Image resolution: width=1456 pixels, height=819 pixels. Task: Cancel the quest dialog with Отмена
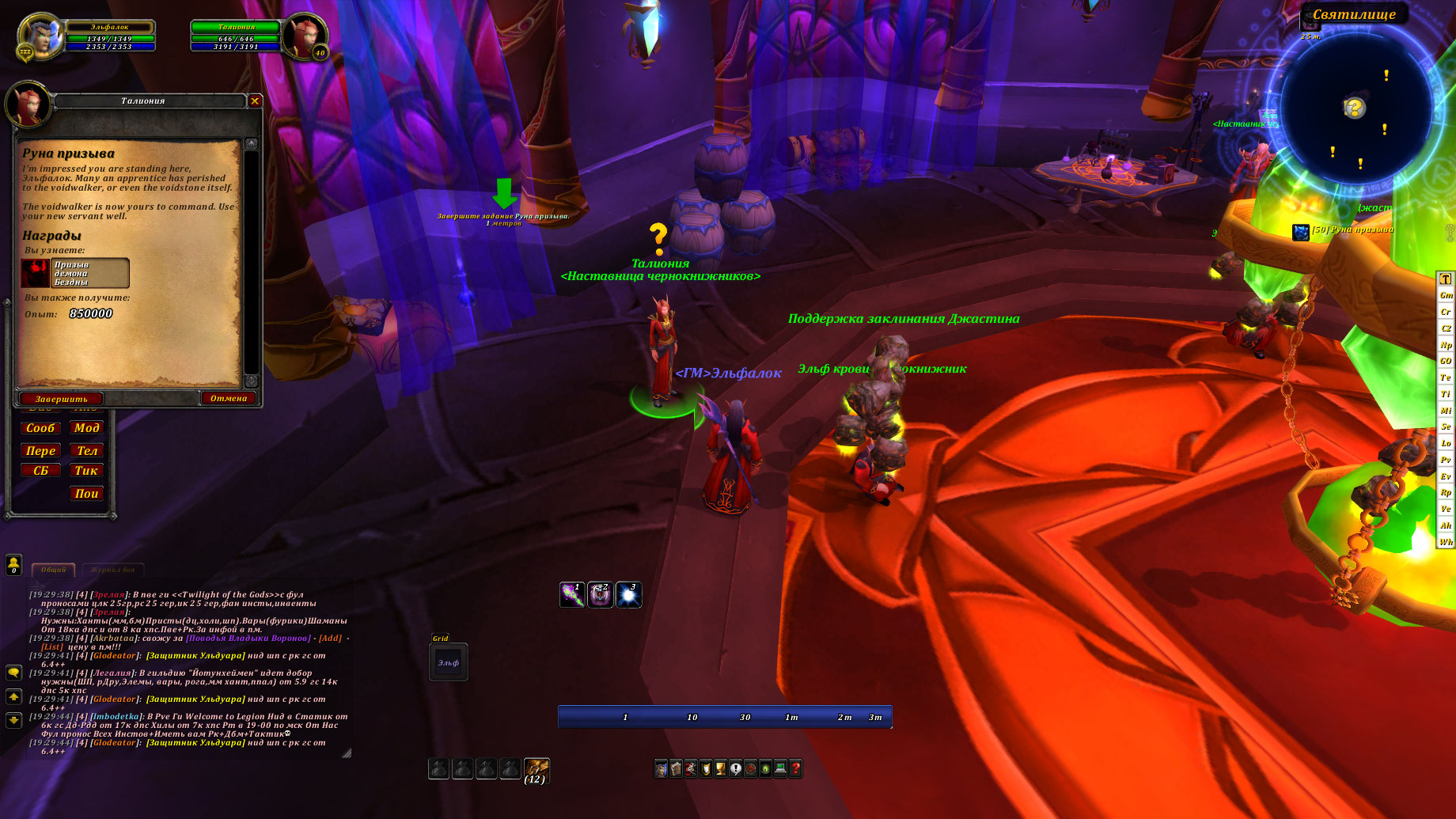click(229, 398)
